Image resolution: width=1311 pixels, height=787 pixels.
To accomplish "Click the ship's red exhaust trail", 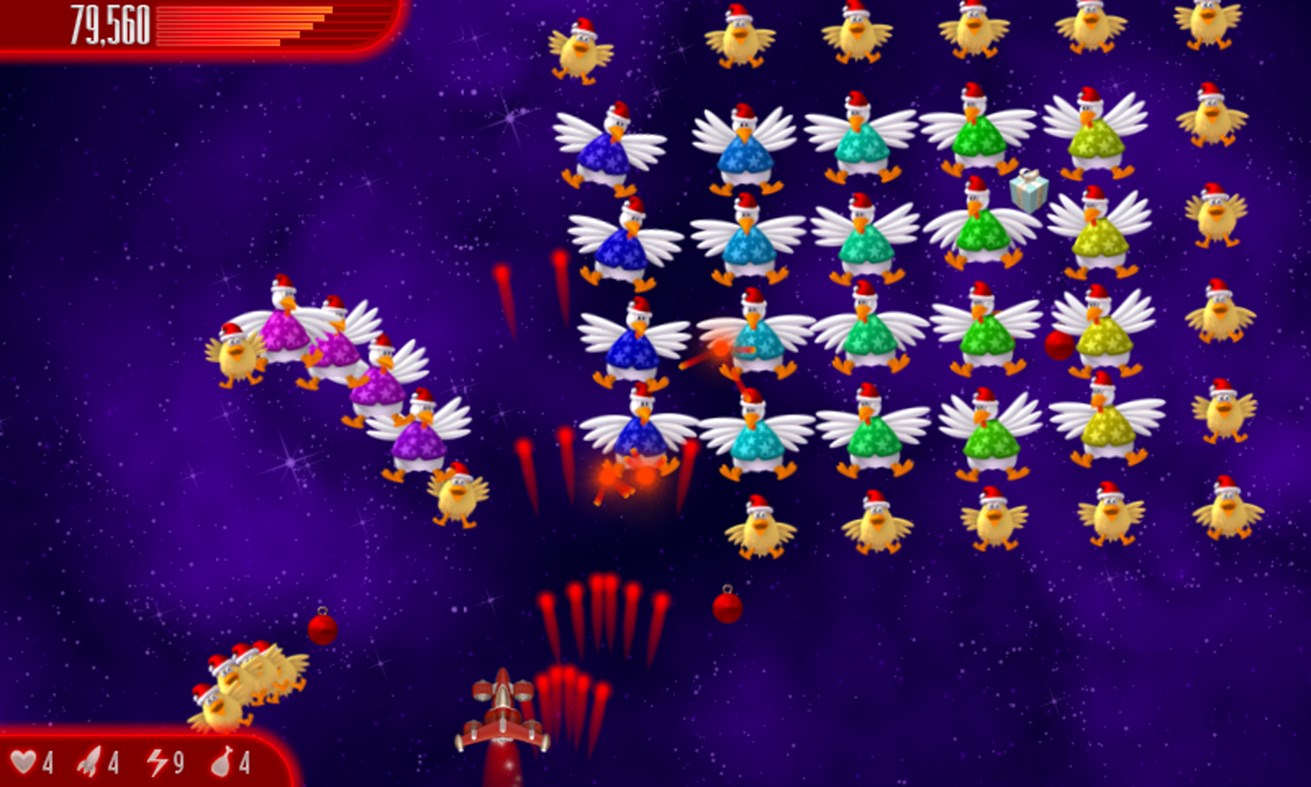I will 502,770.
